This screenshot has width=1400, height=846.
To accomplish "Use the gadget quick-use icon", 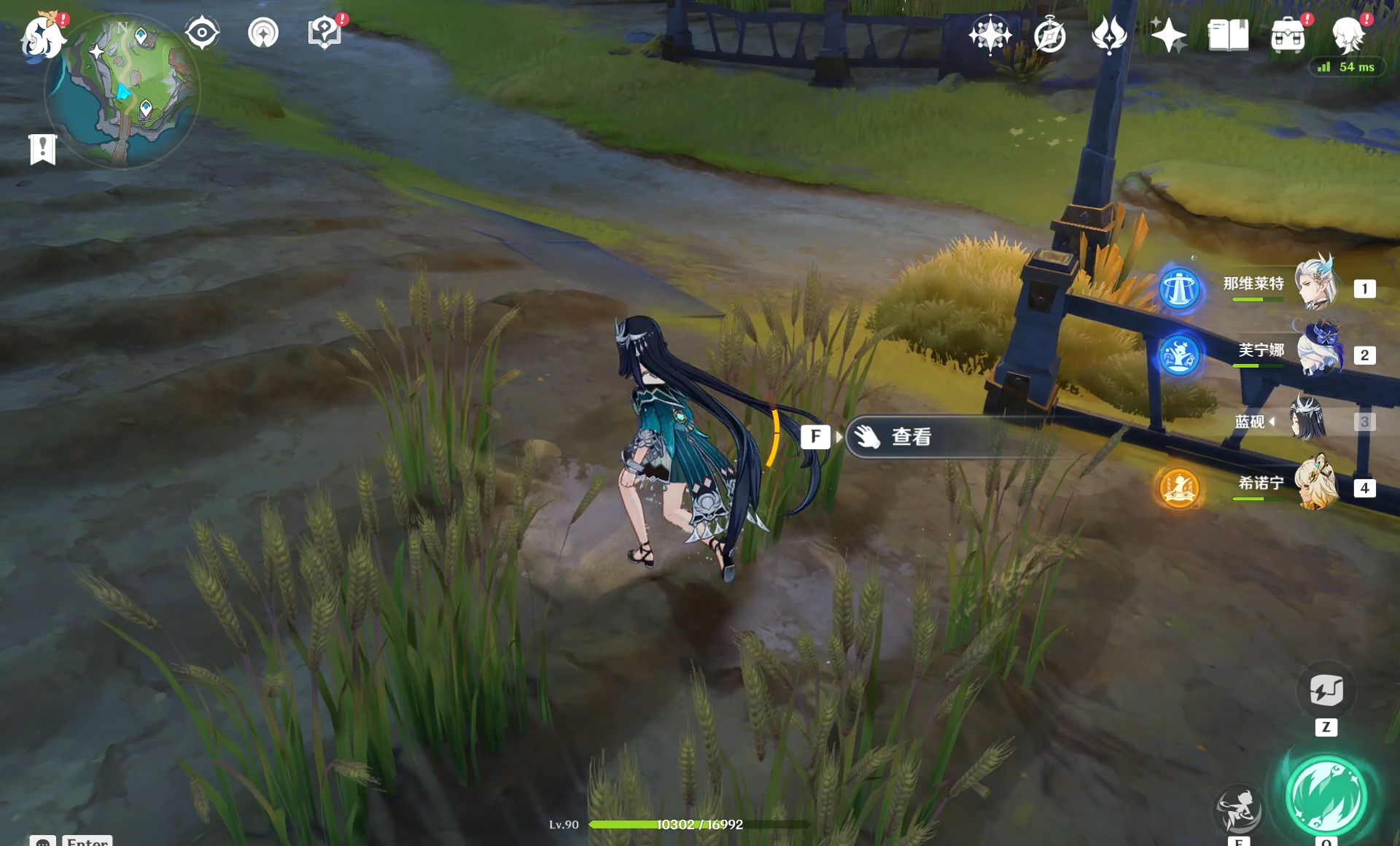I will click(x=1326, y=690).
